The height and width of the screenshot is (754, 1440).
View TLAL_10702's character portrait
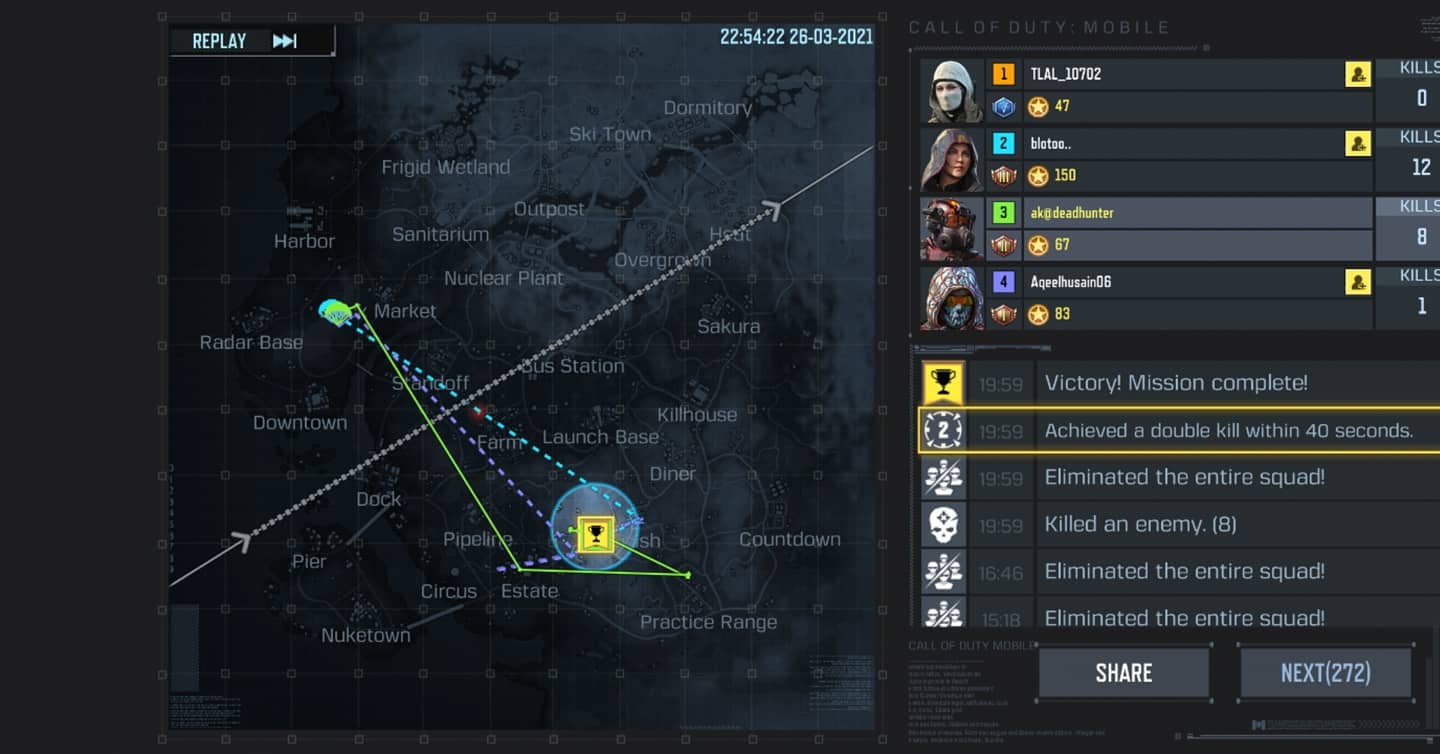[x=950, y=90]
